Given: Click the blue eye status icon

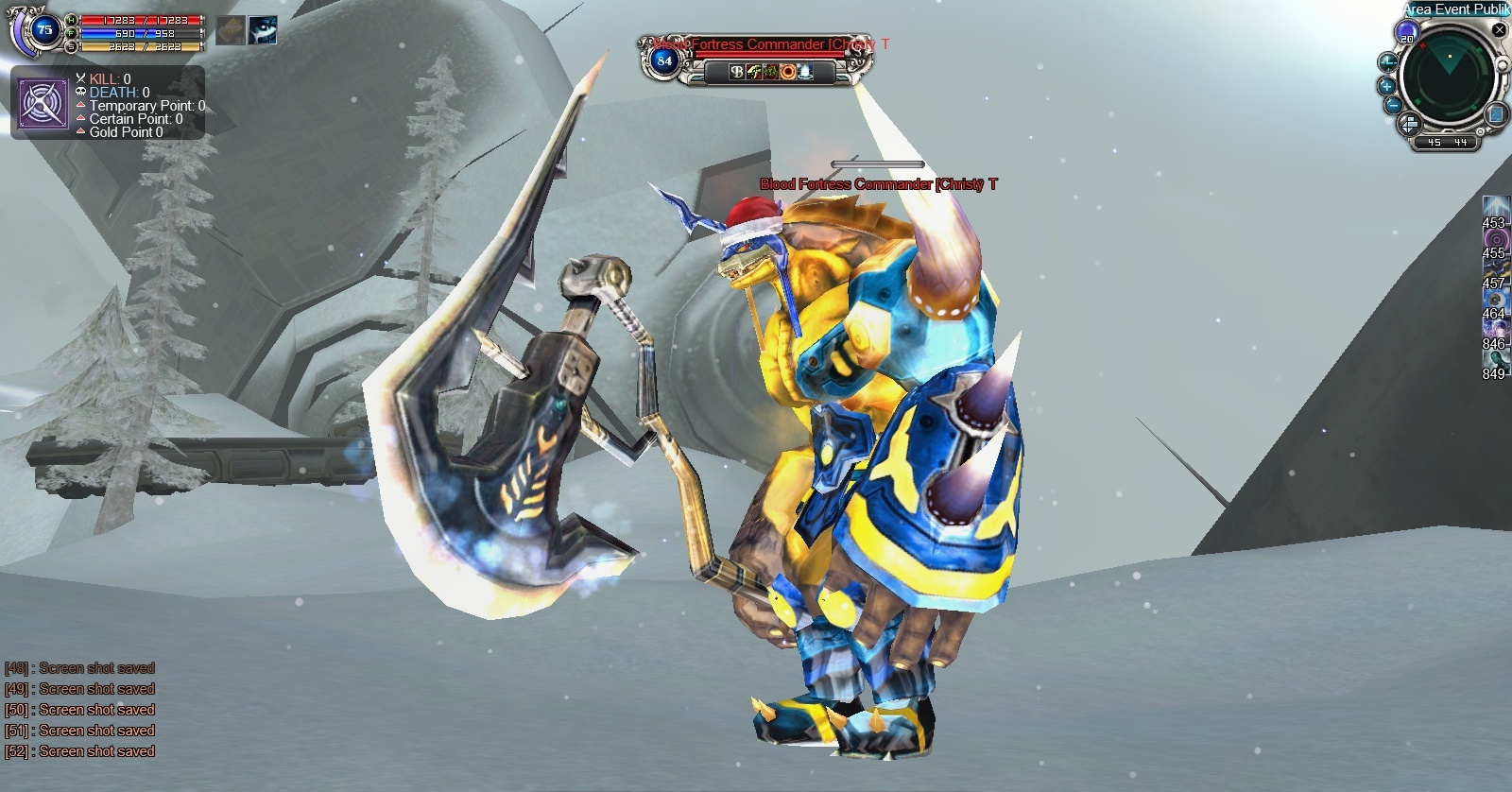Looking at the screenshot, I should [x=263, y=30].
